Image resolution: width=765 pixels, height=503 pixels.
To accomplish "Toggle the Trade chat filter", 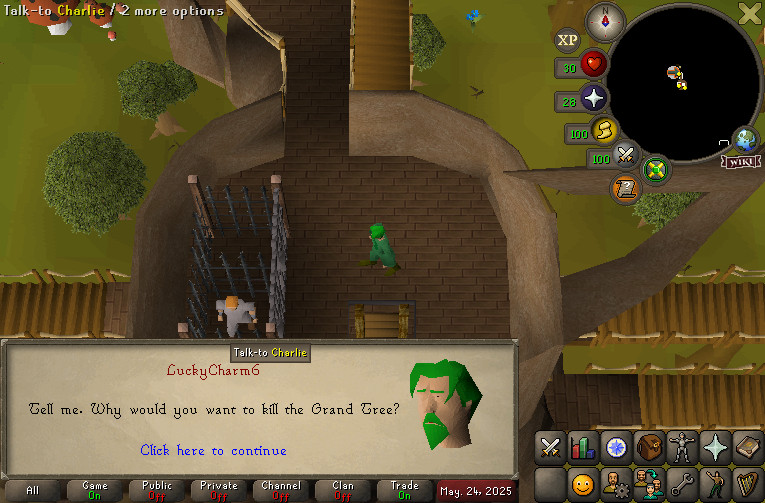I will [404, 490].
